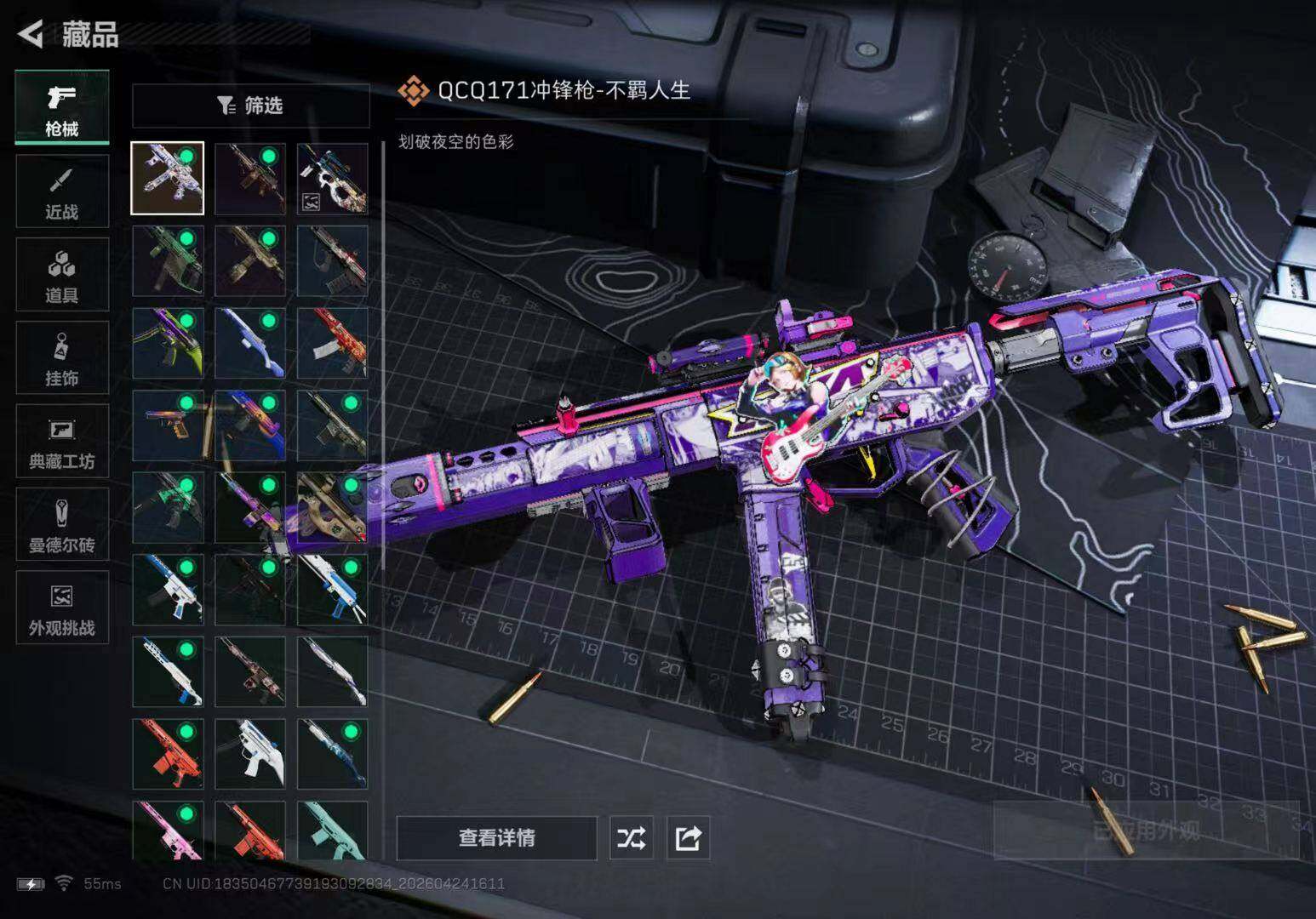Click the shuffle arrows button
1316x919 pixels.
click(x=631, y=838)
